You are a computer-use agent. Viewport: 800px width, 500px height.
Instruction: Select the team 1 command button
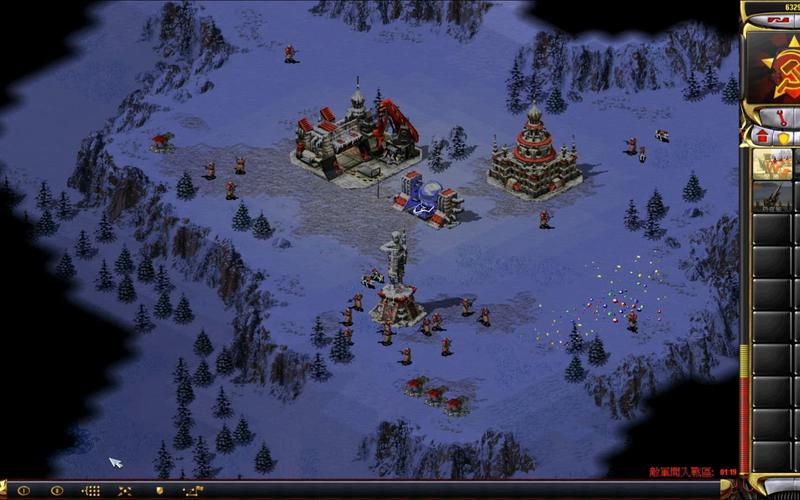pos(23,491)
